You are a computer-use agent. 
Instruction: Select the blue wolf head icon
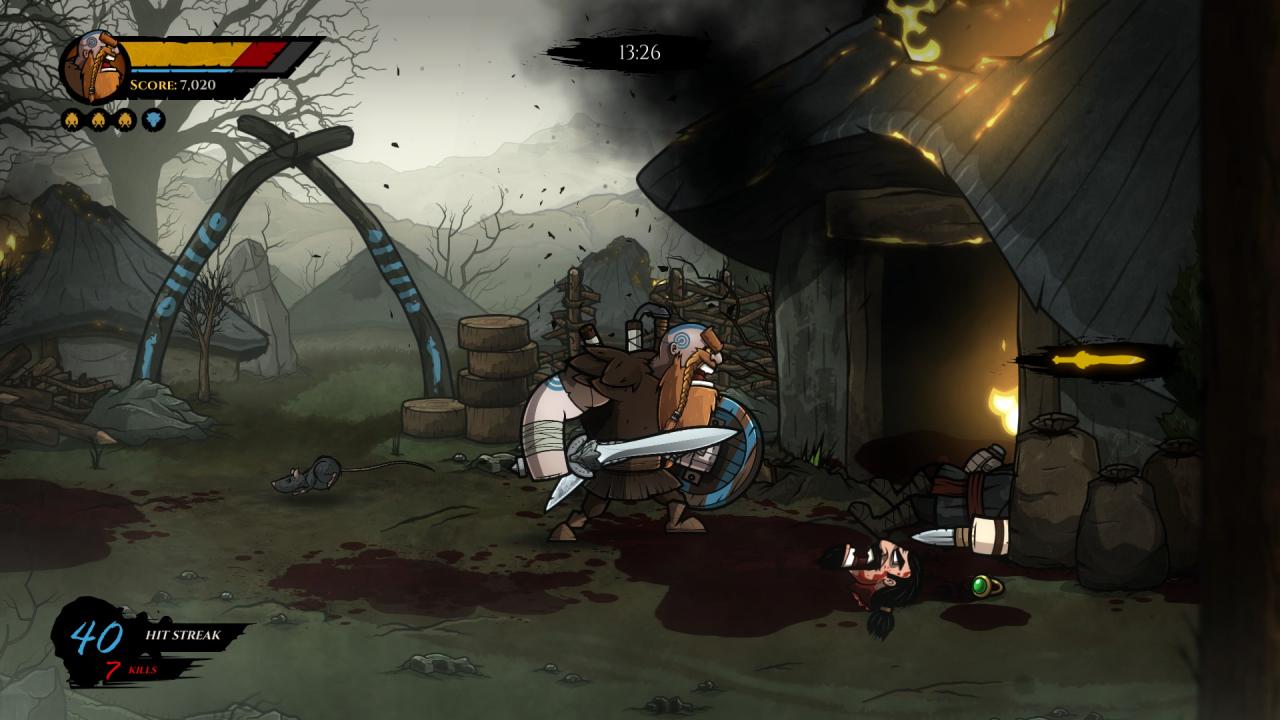tap(153, 121)
